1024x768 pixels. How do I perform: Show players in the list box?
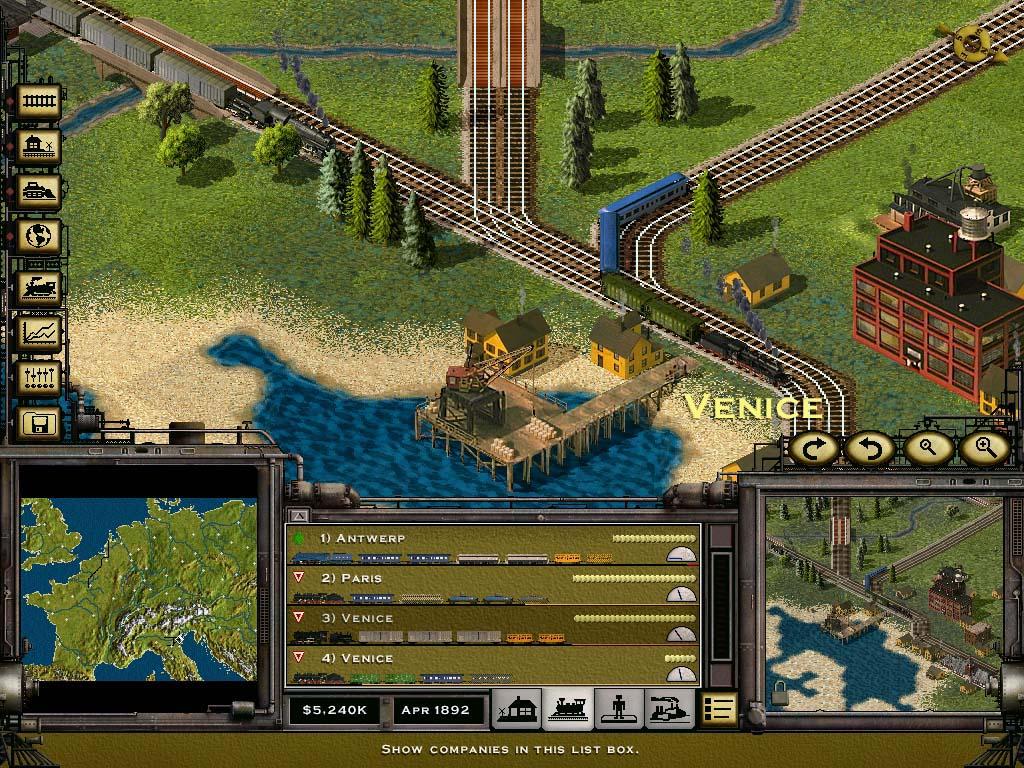[x=619, y=709]
